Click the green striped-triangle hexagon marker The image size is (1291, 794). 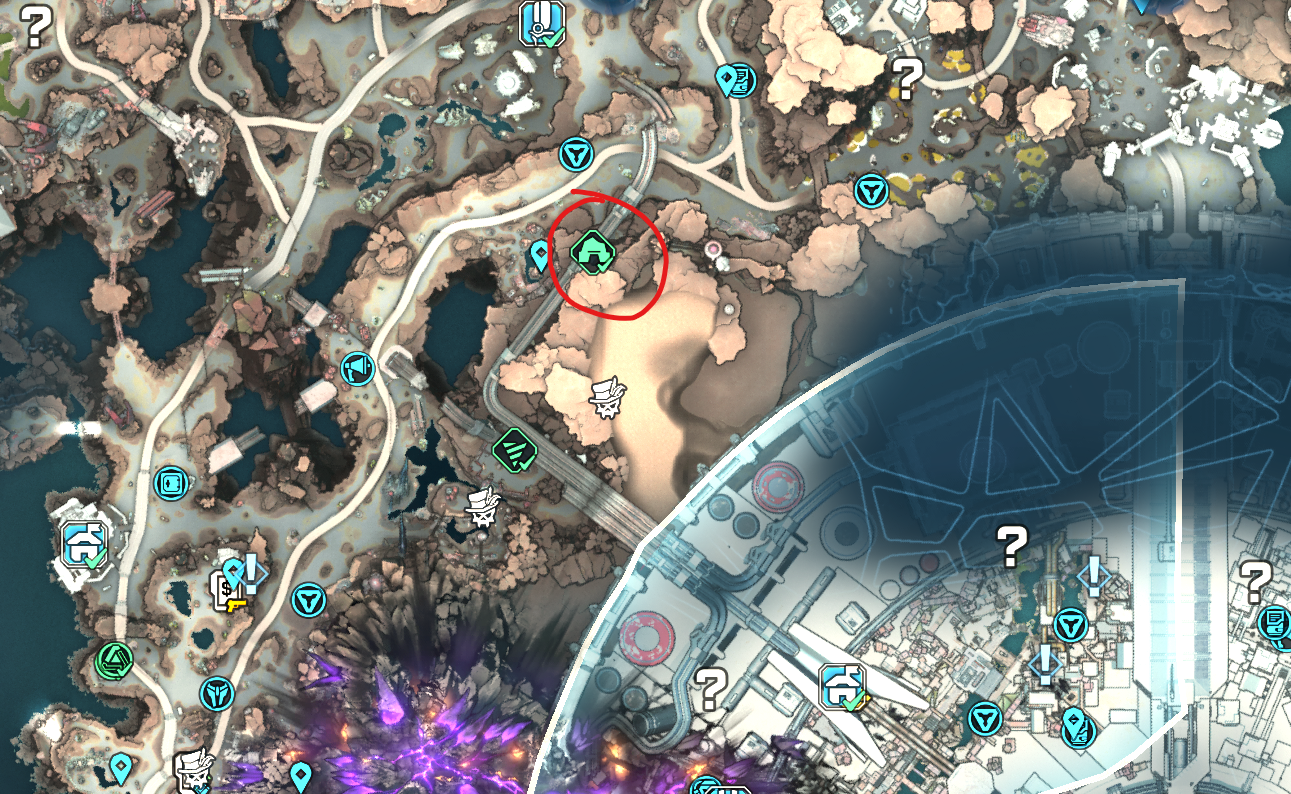click(x=515, y=447)
